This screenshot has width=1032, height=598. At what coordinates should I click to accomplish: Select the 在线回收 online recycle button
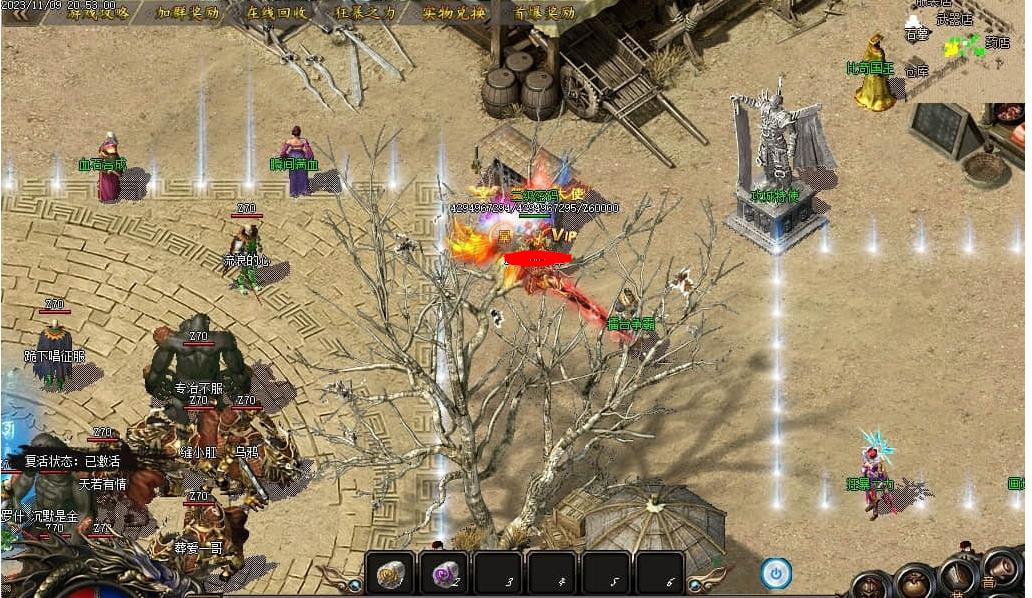coord(276,12)
